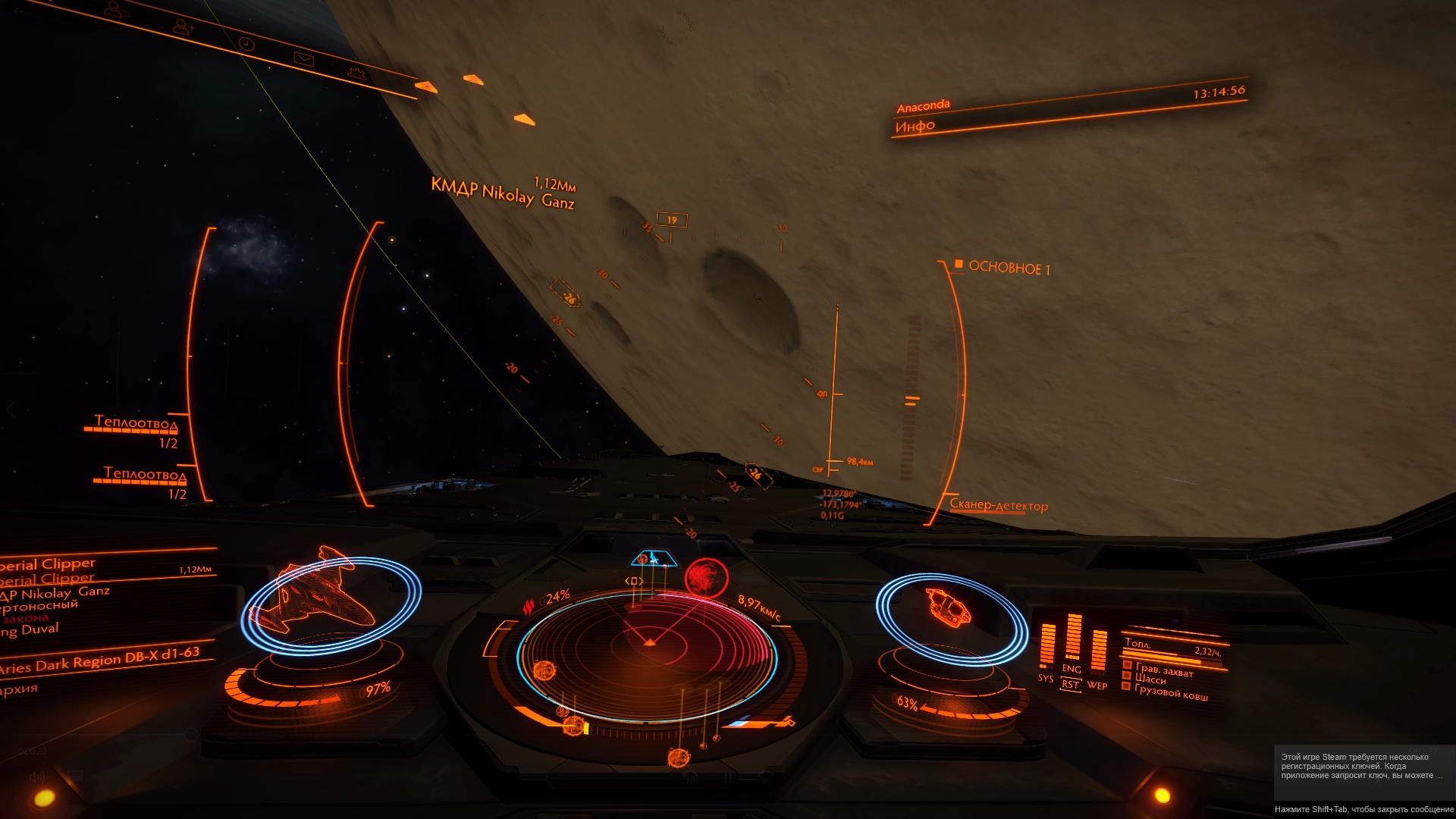Open the comms settings gear icon
The width and height of the screenshot is (1456, 819).
(x=356, y=74)
